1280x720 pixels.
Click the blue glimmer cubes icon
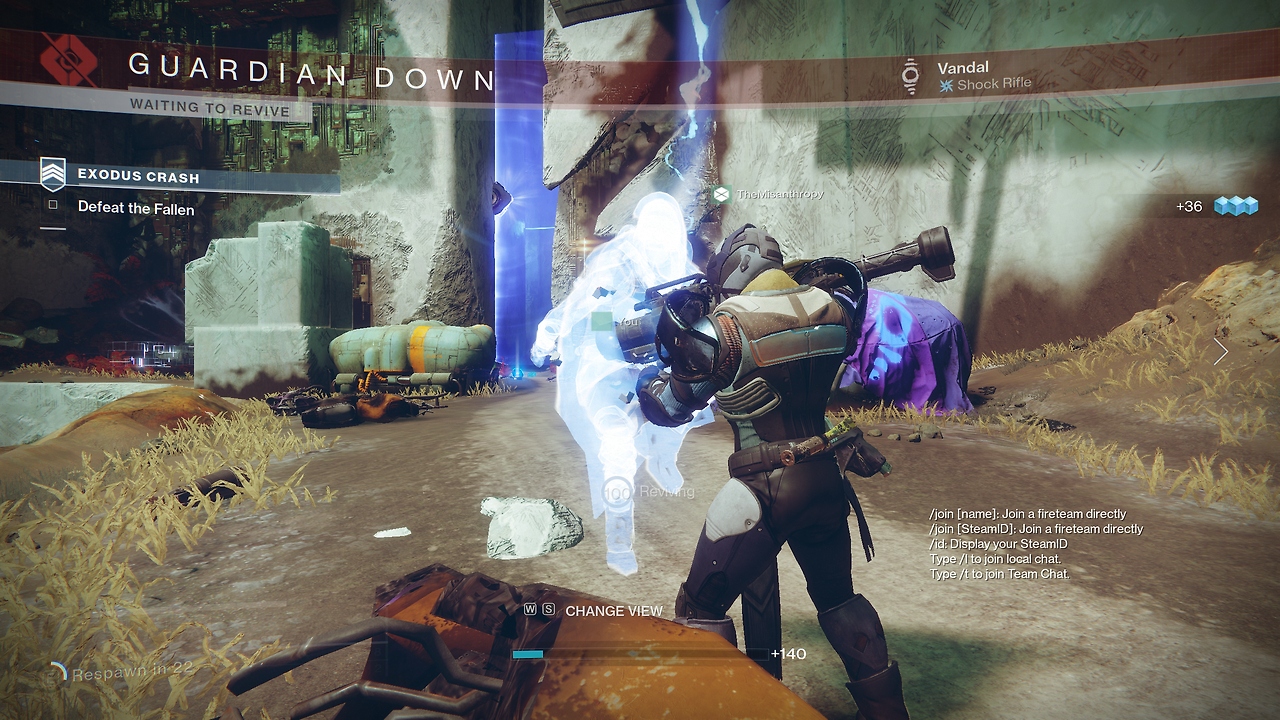coord(1235,206)
